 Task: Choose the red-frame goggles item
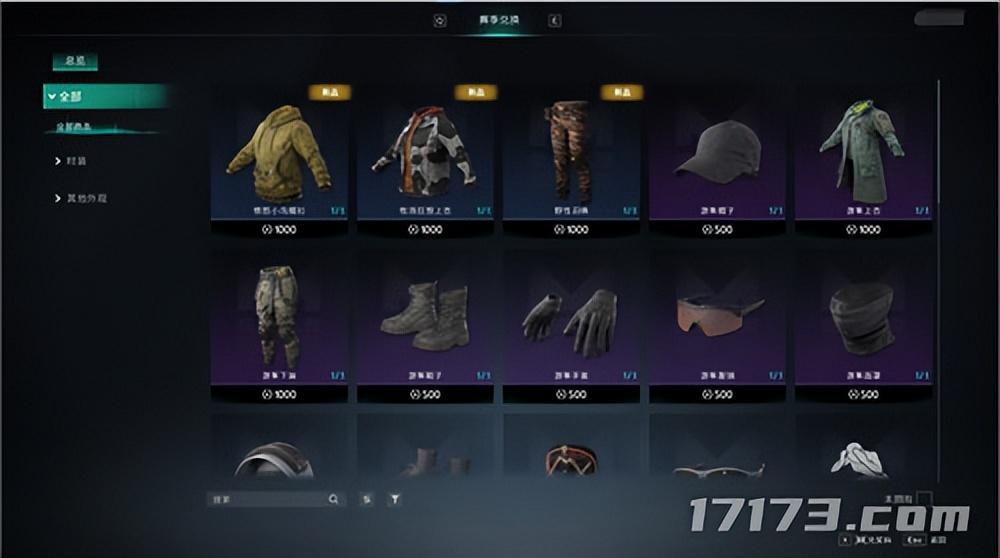[x=571, y=459]
